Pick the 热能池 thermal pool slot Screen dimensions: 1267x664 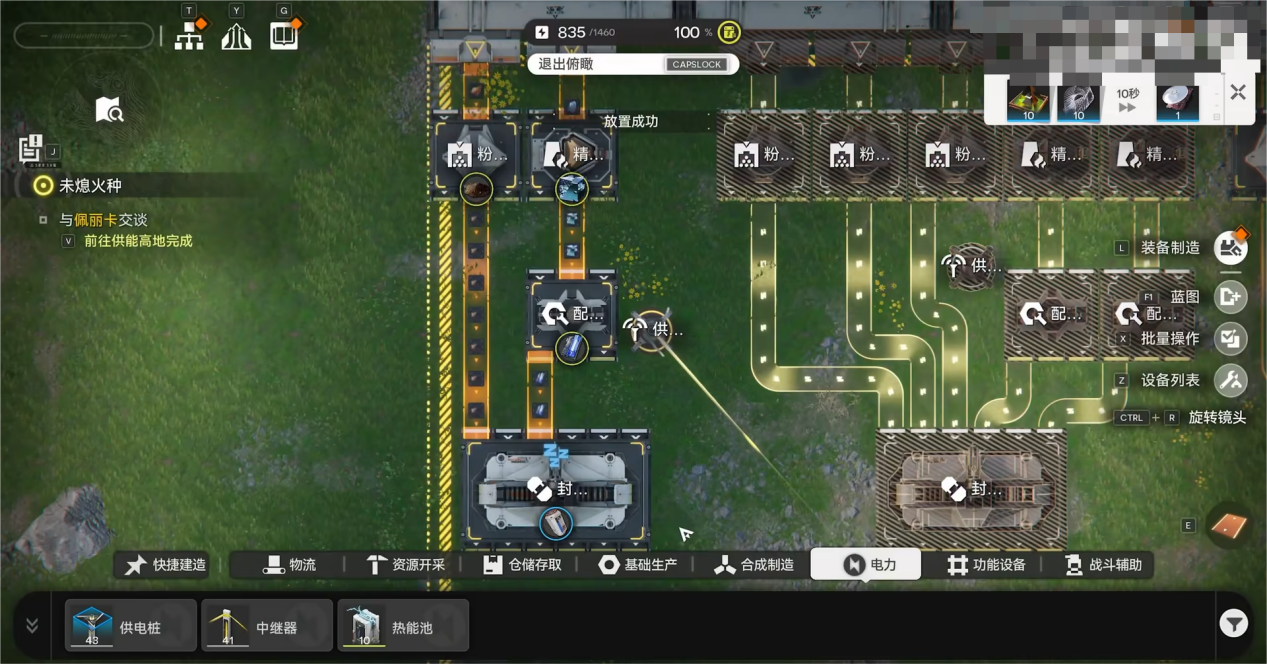pyautogui.click(x=403, y=626)
